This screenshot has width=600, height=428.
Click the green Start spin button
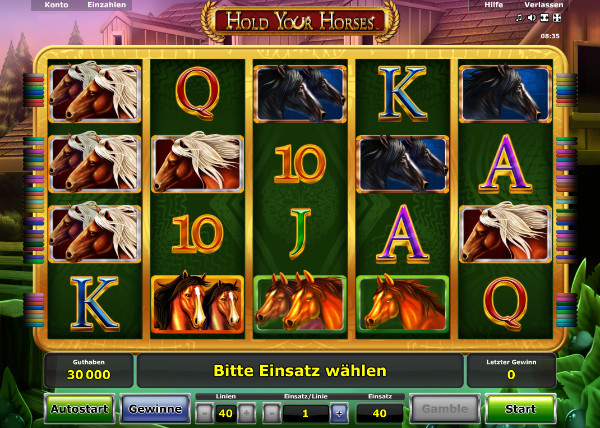[520, 408]
